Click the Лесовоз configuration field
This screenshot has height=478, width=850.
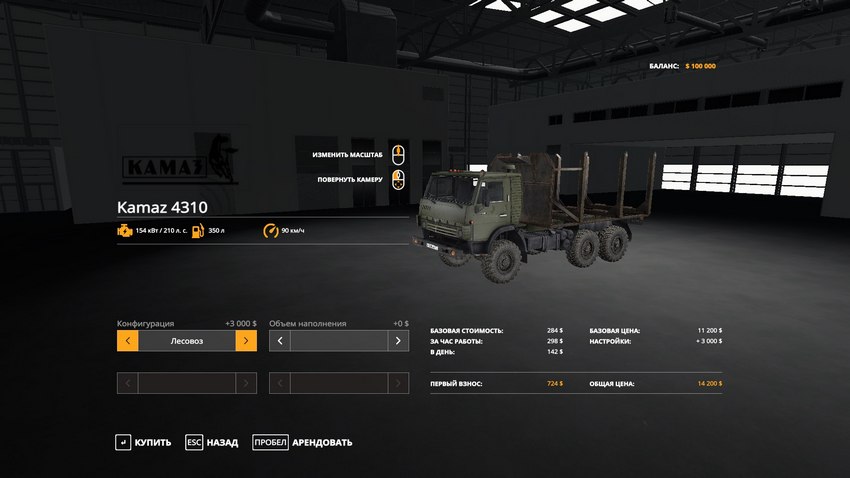tap(187, 341)
